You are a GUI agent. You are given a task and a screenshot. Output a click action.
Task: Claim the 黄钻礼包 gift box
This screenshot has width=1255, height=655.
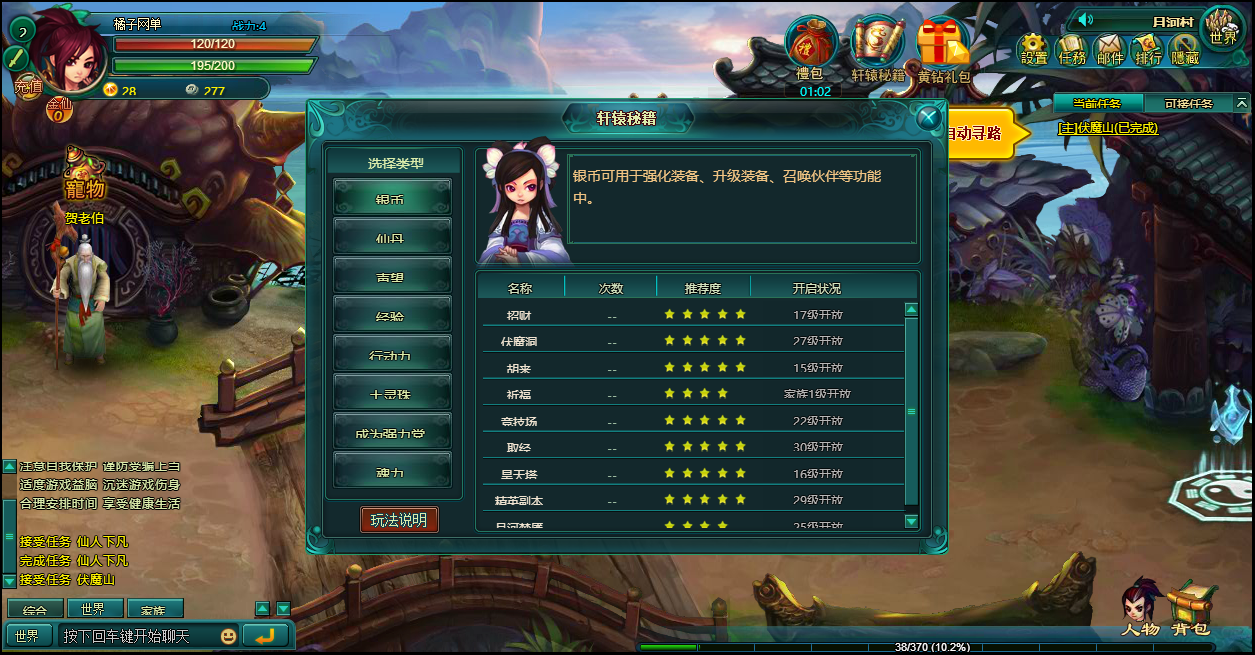943,50
